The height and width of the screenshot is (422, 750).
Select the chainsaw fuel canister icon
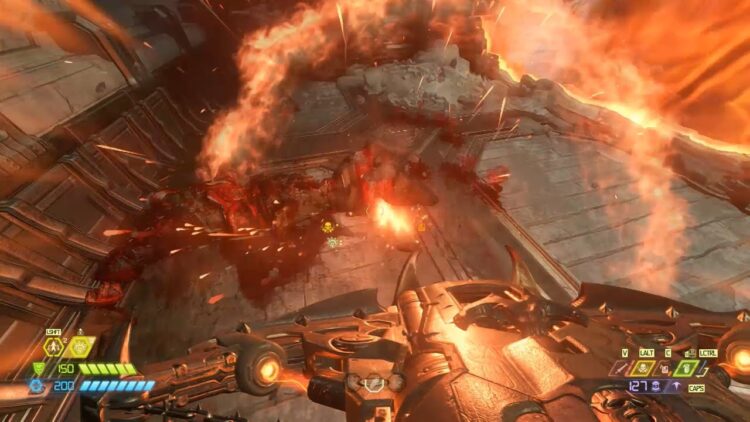(x=665, y=368)
